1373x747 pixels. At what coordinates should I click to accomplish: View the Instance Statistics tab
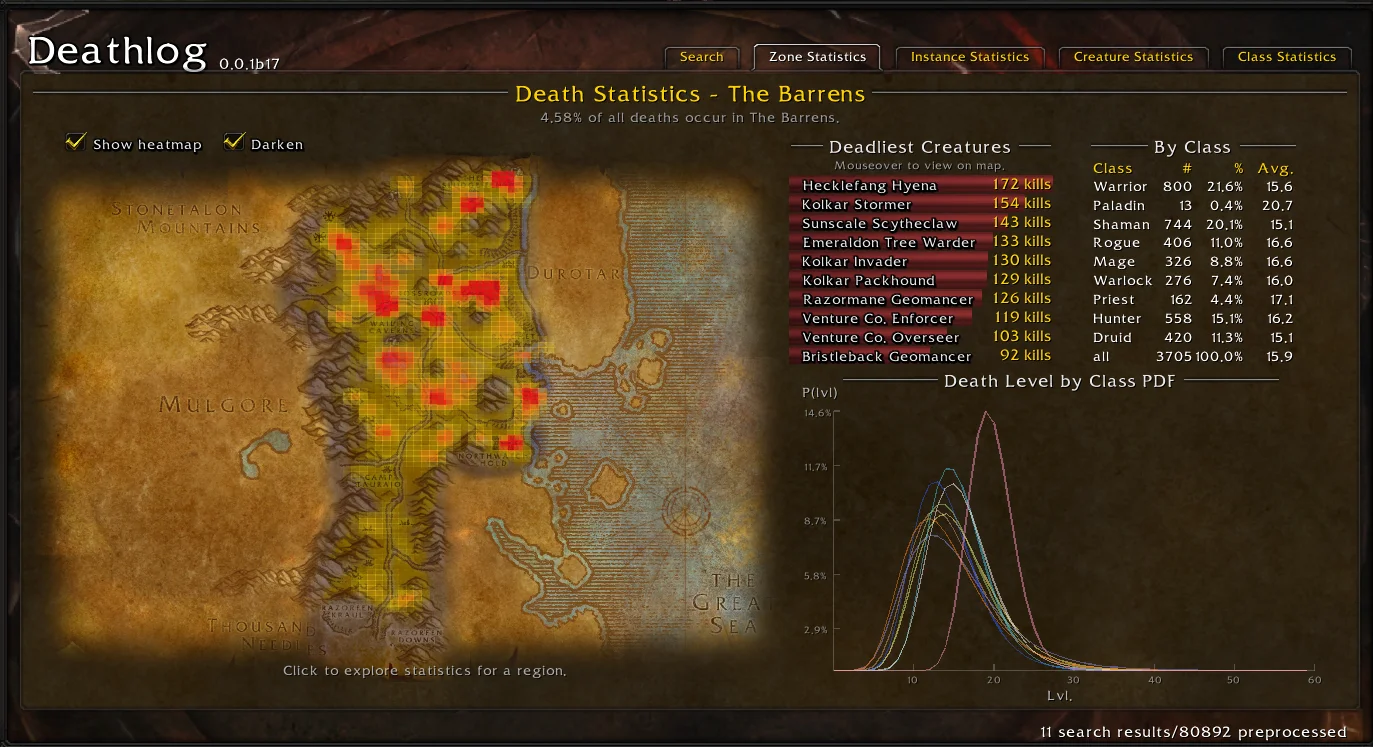pyautogui.click(x=969, y=57)
